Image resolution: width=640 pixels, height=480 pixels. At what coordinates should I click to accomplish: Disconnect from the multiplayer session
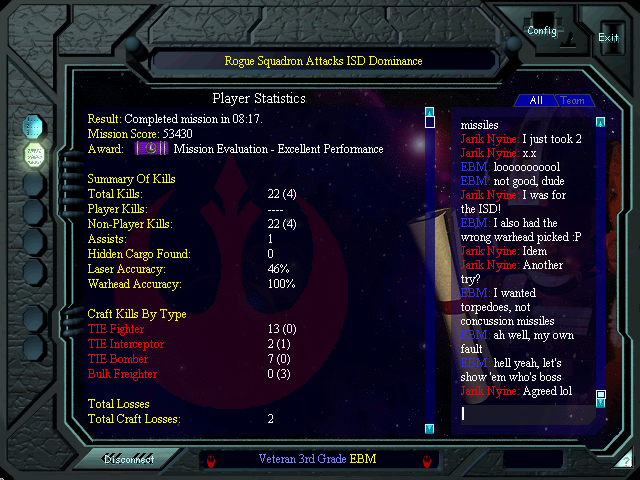pyautogui.click(x=128, y=459)
